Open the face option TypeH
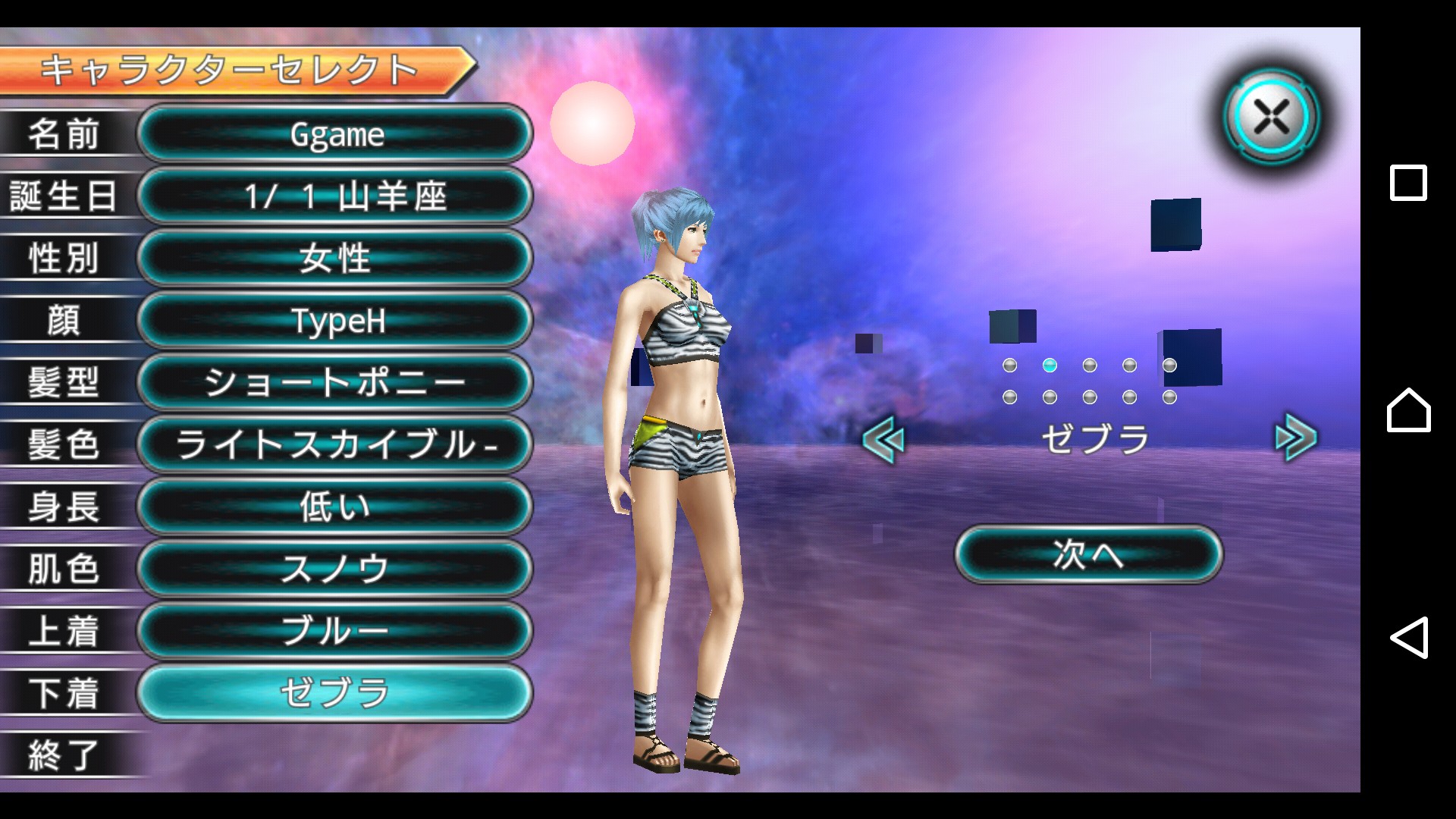This screenshot has height=819, width=1456. click(x=335, y=321)
